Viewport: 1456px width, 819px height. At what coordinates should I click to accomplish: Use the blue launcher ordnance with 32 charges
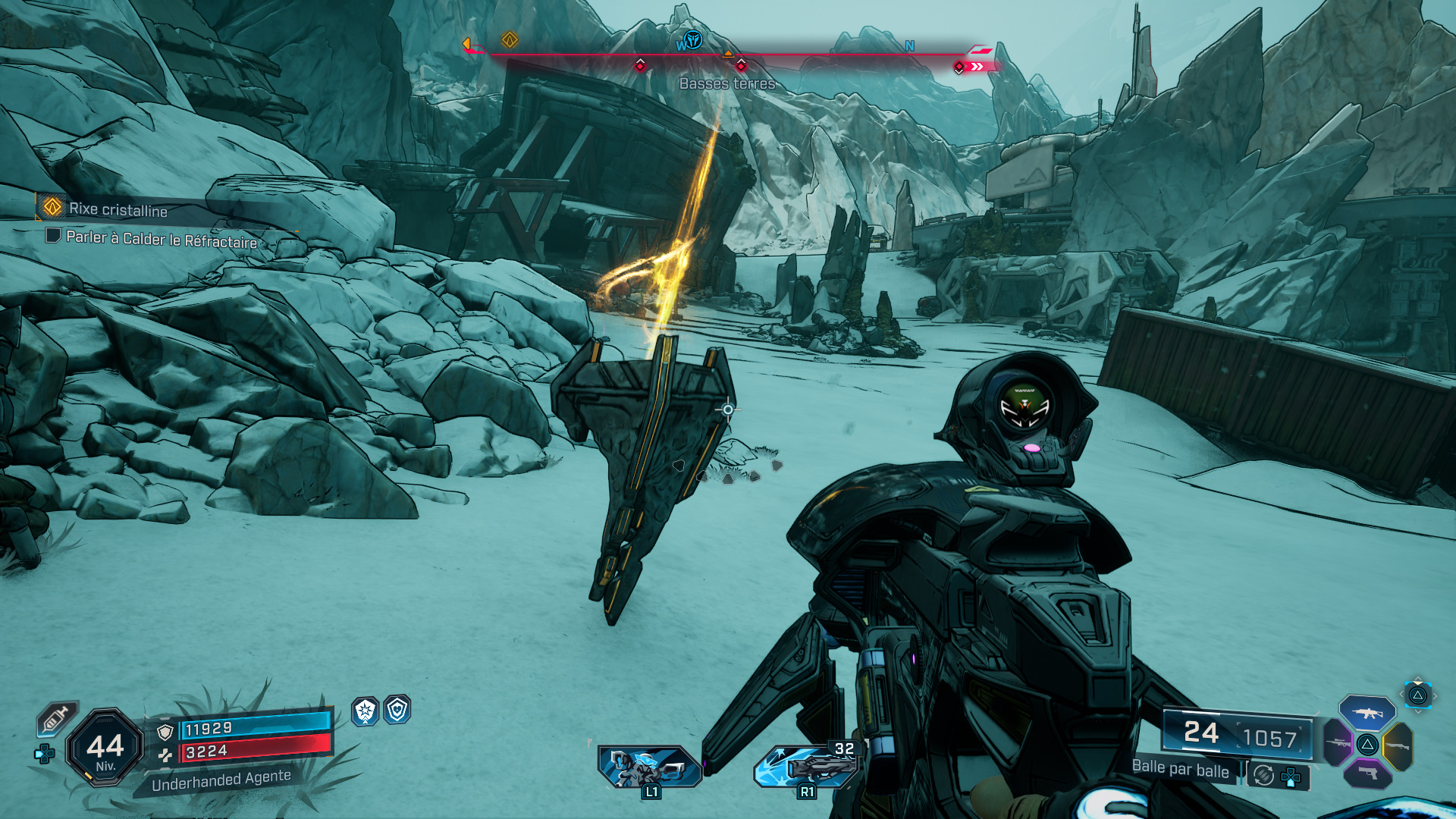point(808,765)
